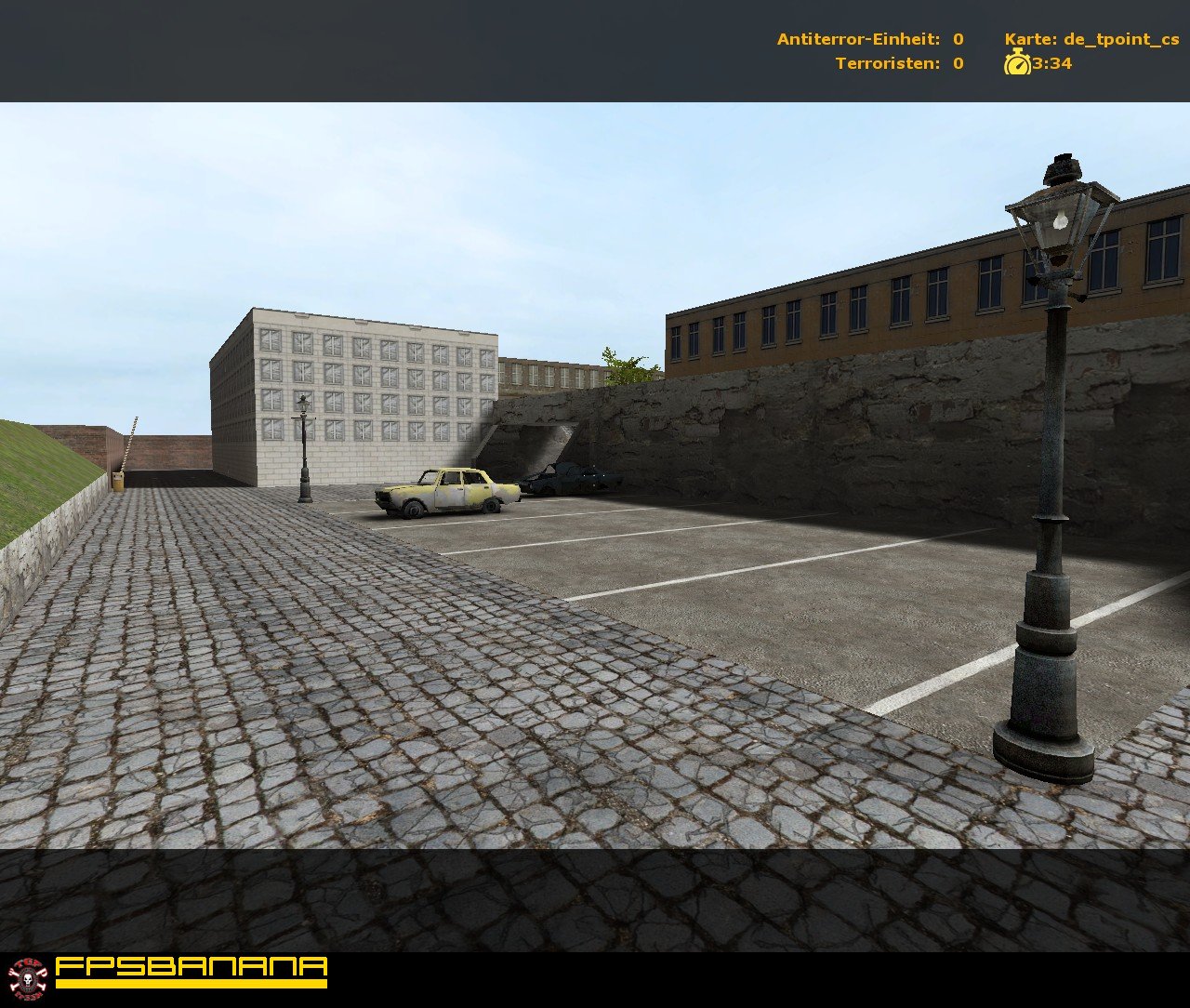Click the dark car behind the yellow one
This screenshot has width=1190, height=1008.
pyautogui.click(x=567, y=479)
